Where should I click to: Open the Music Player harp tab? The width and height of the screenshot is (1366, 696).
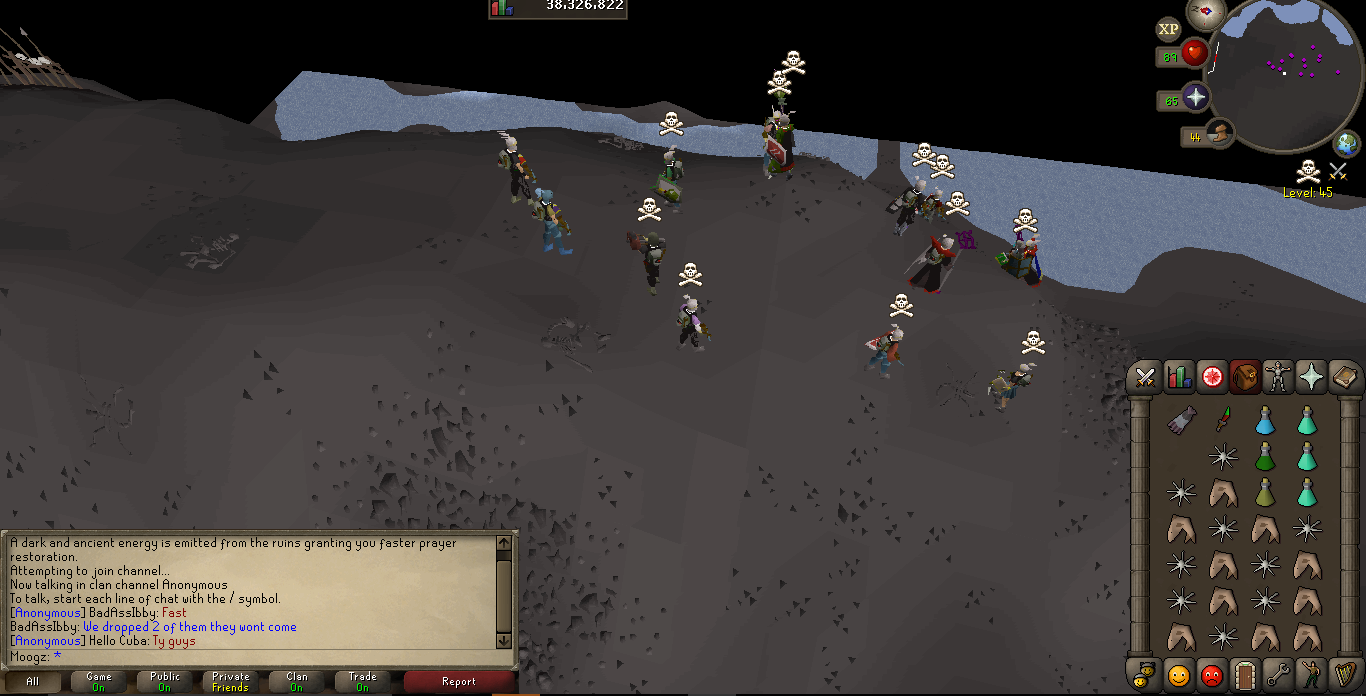(x=1344, y=675)
